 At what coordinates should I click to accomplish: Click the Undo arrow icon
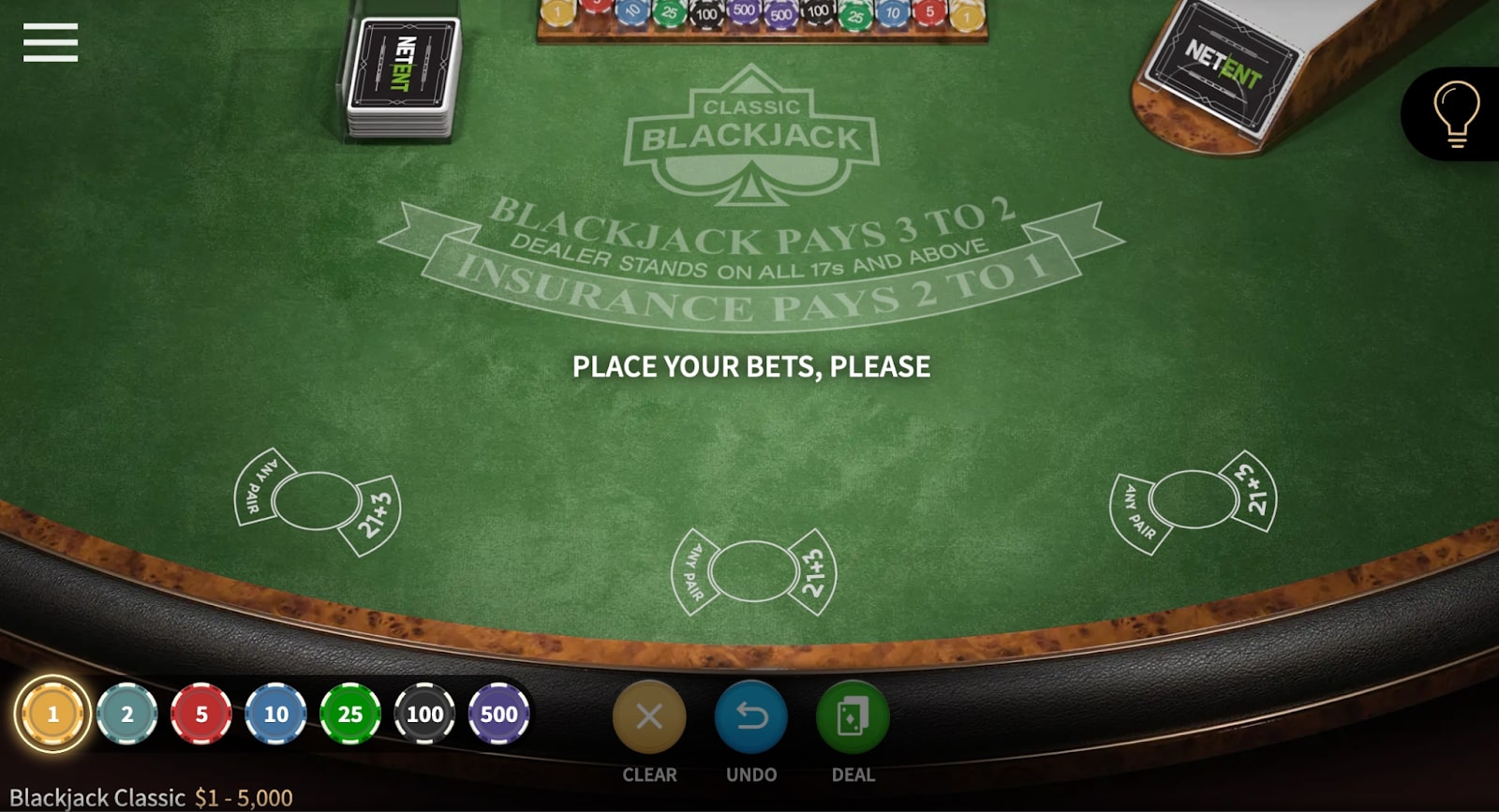[750, 716]
